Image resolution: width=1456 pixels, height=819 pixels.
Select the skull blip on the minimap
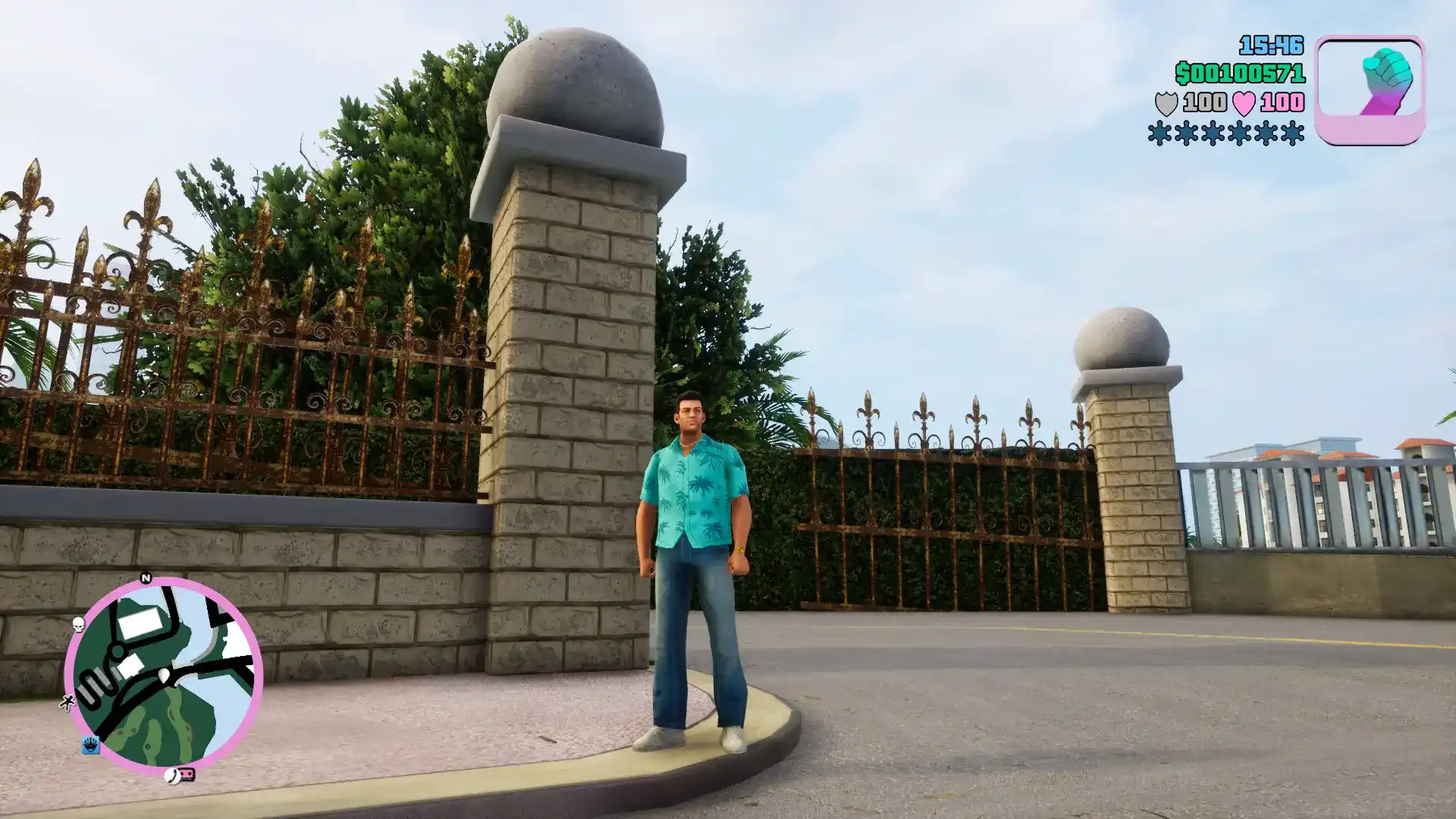pos(78,623)
